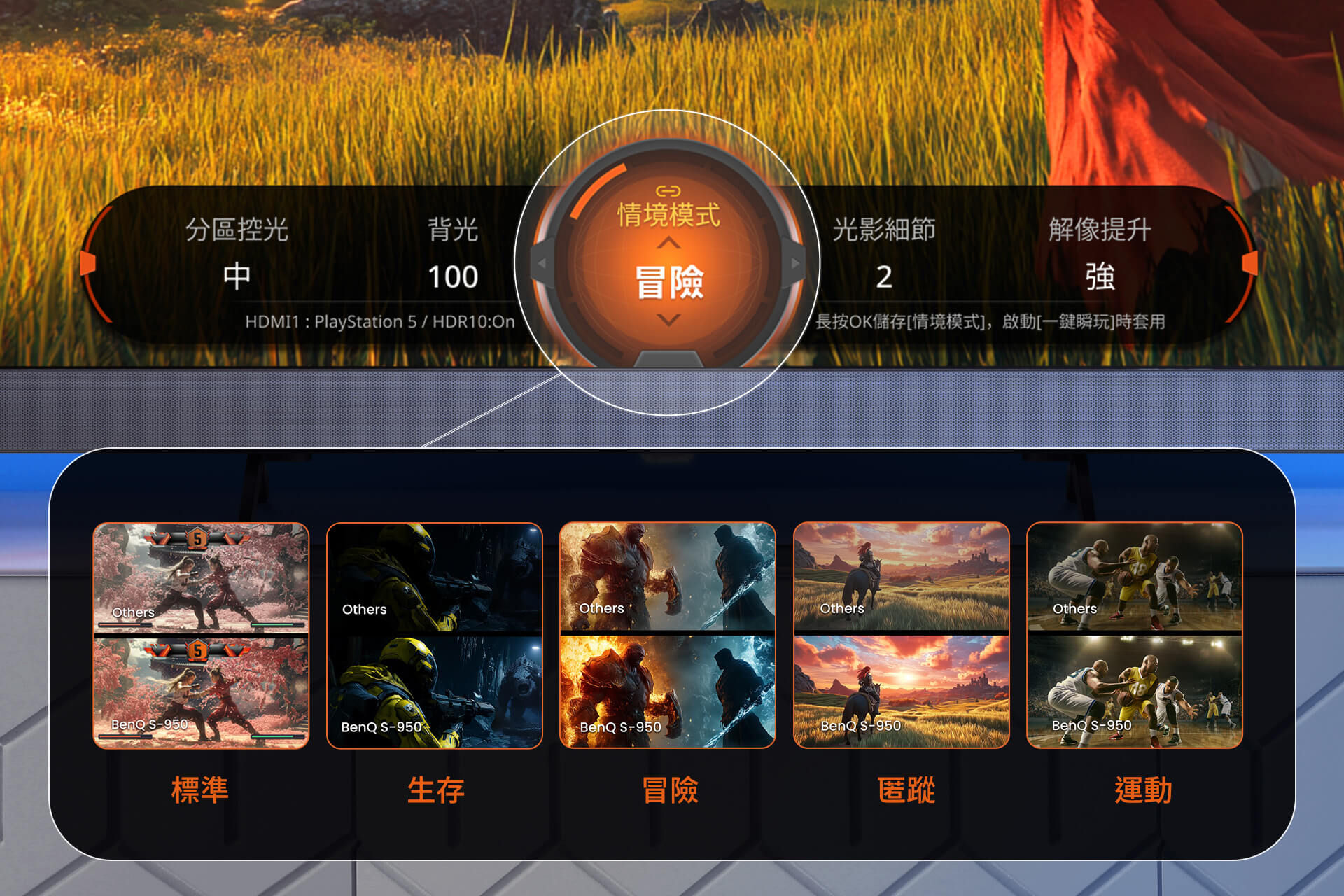Select the 運動 basketball thumbnail
Viewport: 1344px width, 896px height.
pyautogui.click(x=1135, y=635)
